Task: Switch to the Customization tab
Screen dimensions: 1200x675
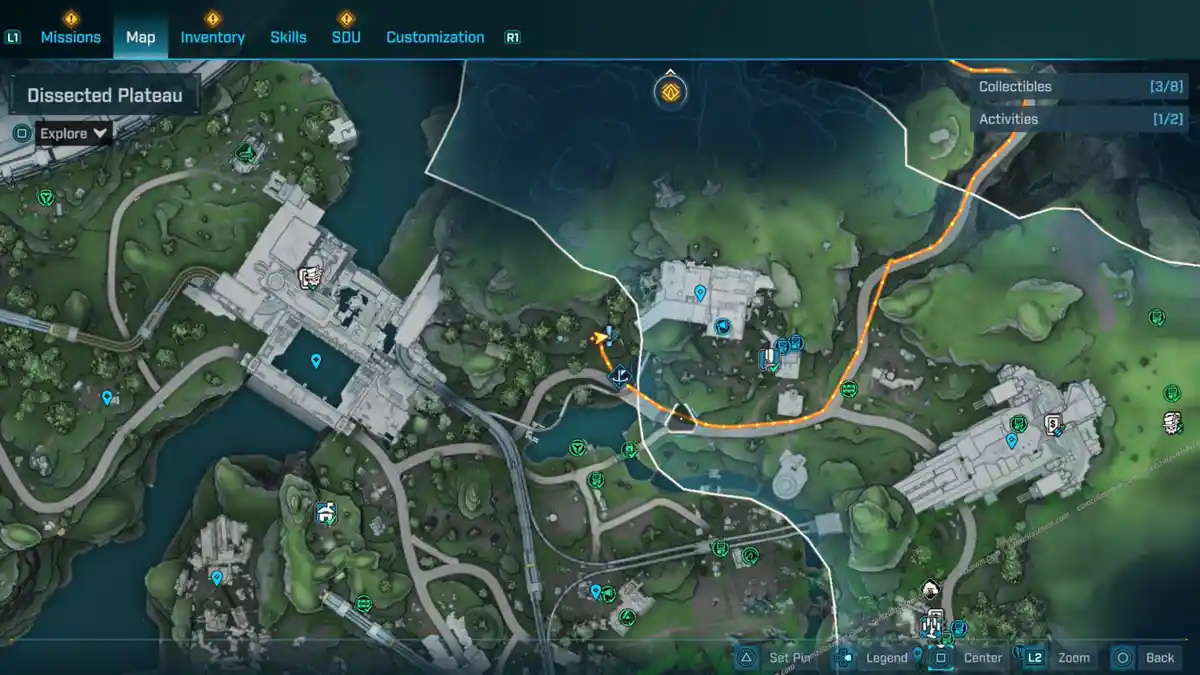Action: [x=435, y=37]
